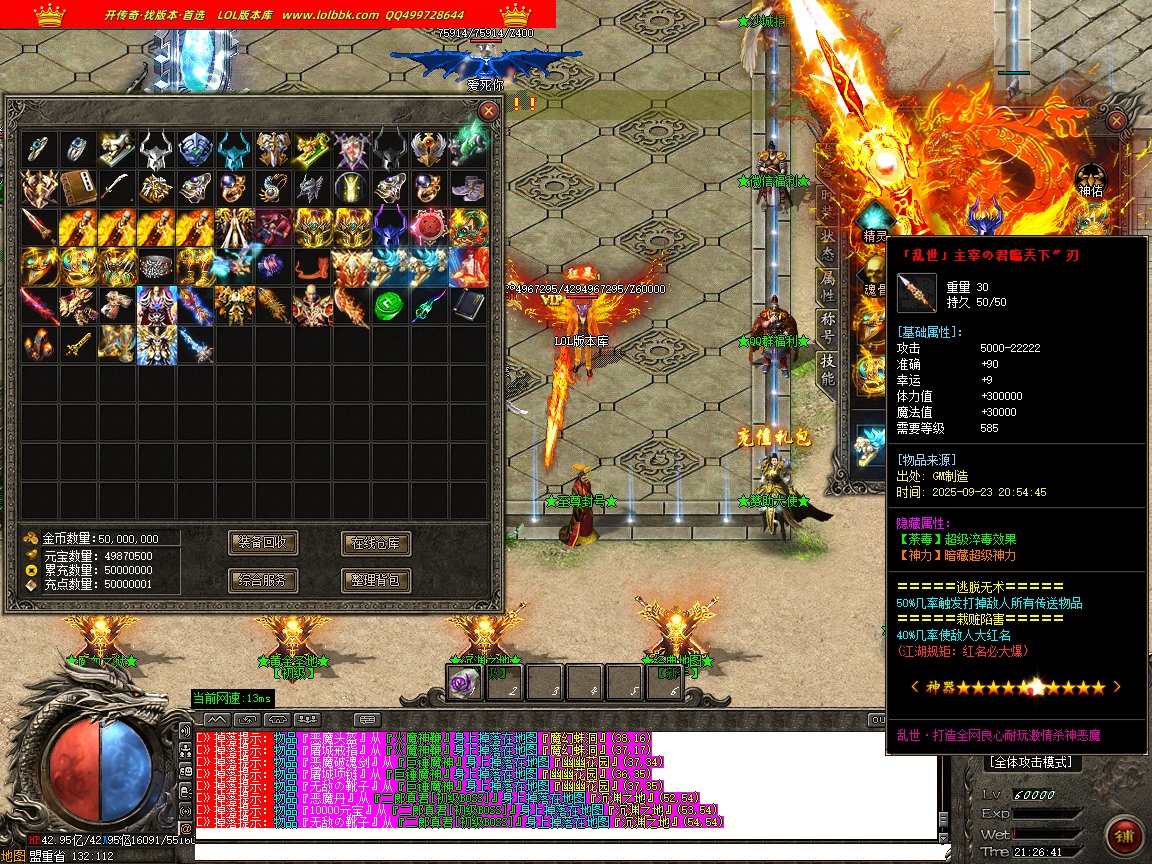
Task: Open the 综合服务 services menu
Action: tap(263, 580)
